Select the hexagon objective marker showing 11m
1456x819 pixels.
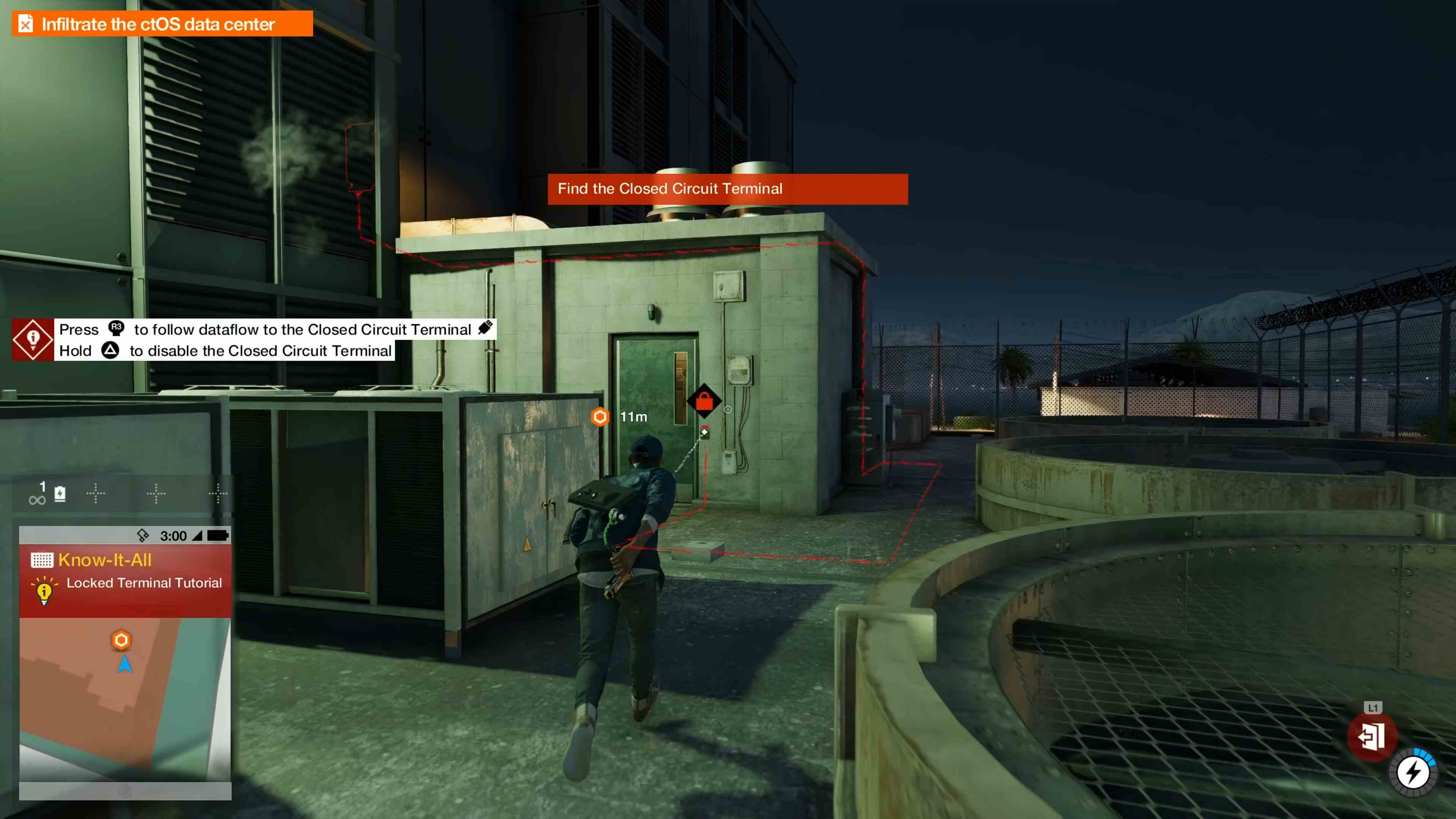pyautogui.click(x=601, y=417)
